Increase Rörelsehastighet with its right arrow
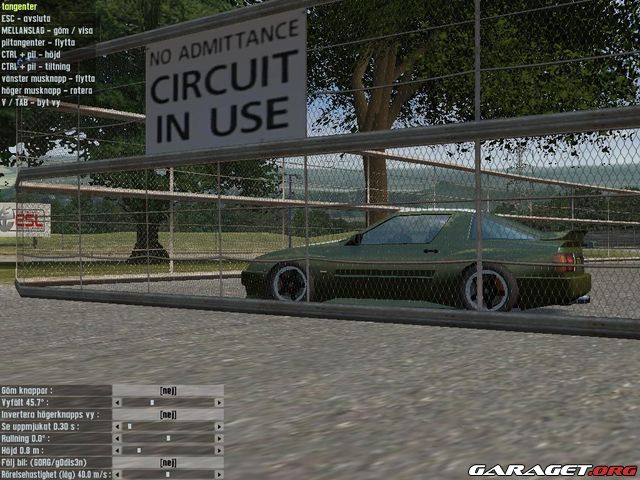Viewport: 640px width, 480px height. point(219,474)
